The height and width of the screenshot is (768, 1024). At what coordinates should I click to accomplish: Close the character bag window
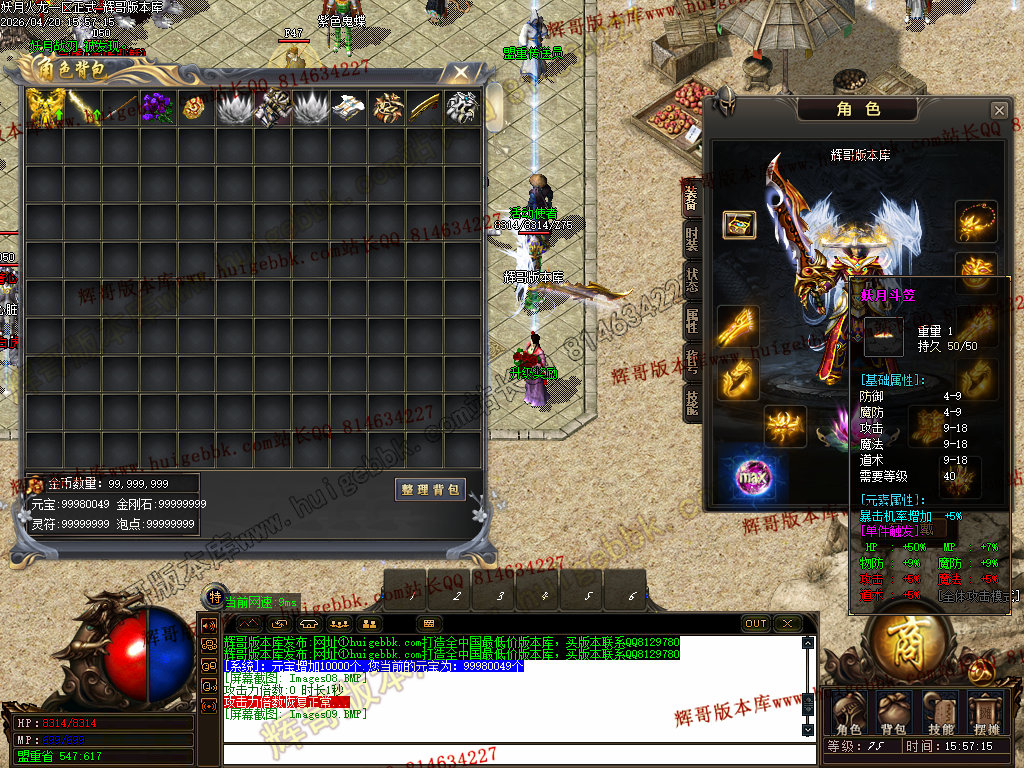(x=459, y=73)
